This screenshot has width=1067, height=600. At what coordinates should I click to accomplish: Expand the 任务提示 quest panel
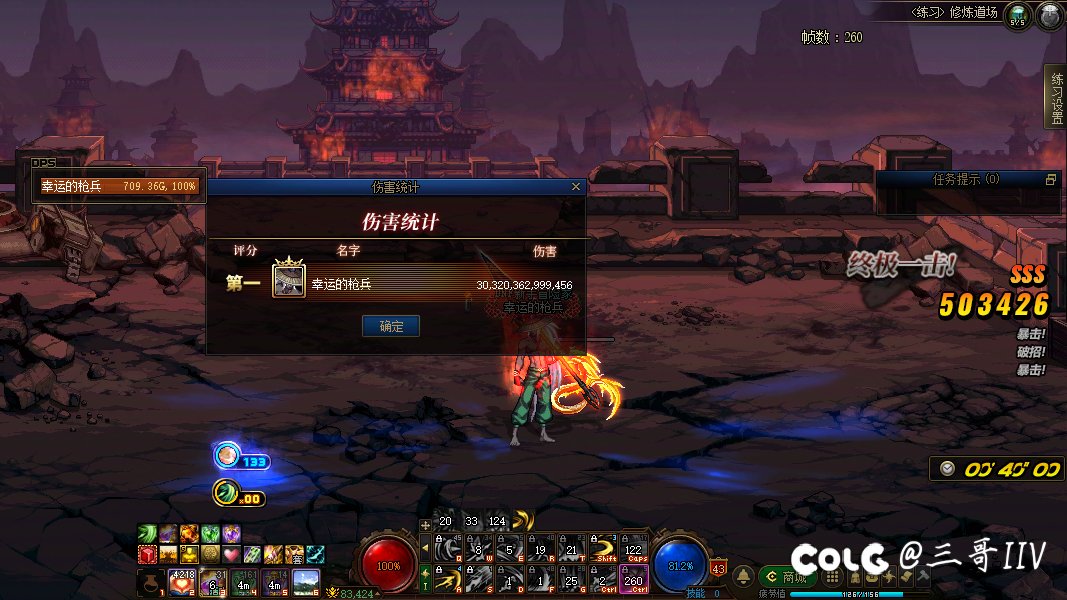1050,180
